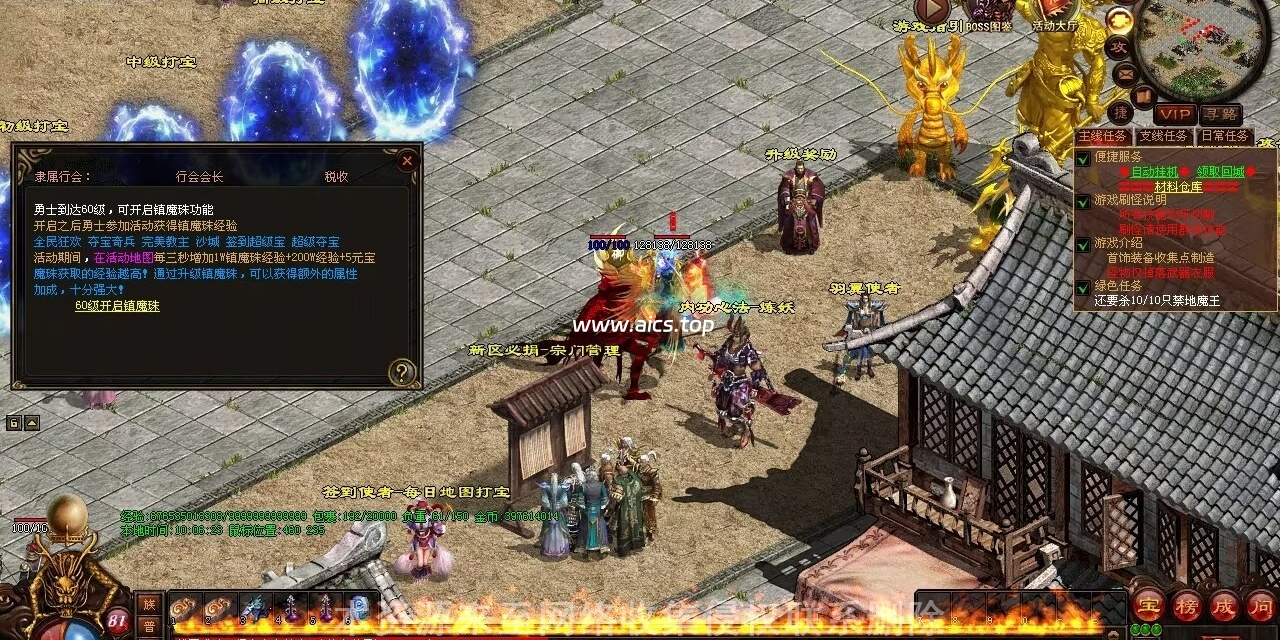
Task: Click the 60级开启镇魔珠 link
Action: (x=117, y=306)
